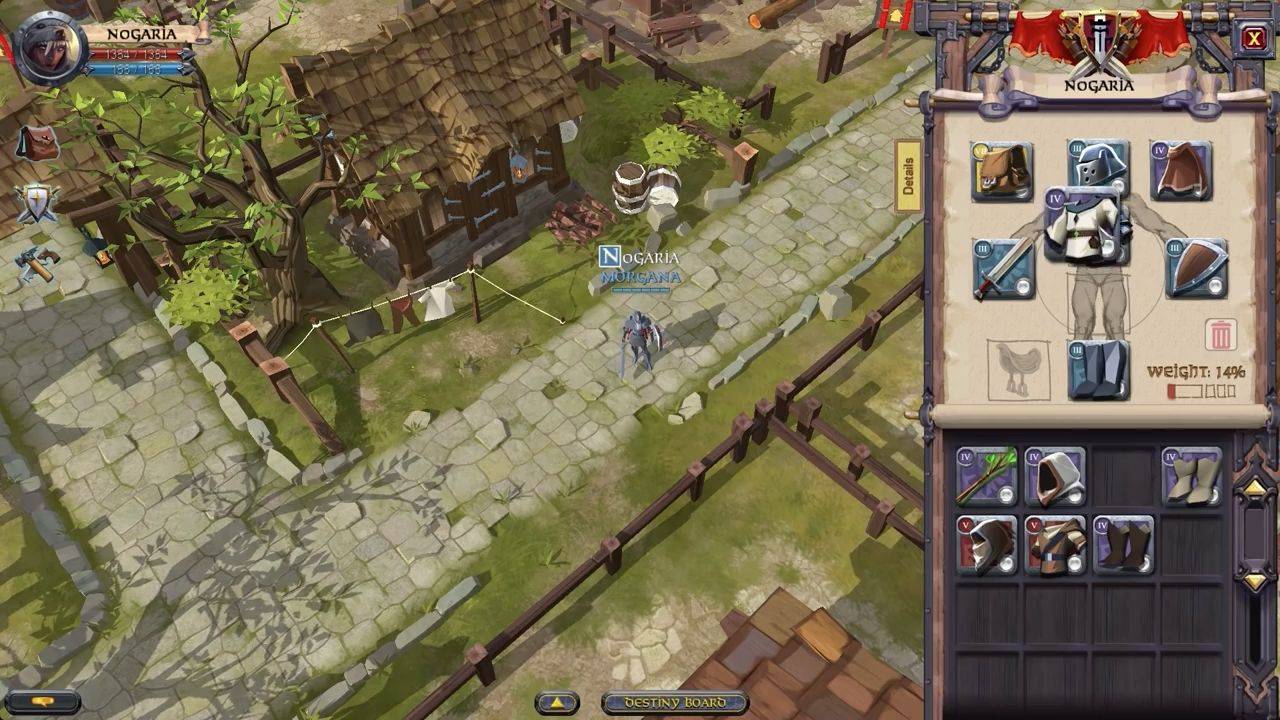Click the red trash can icon
The height and width of the screenshot is (720, 1280).
pyautogui.click(x=1220, y=335)
